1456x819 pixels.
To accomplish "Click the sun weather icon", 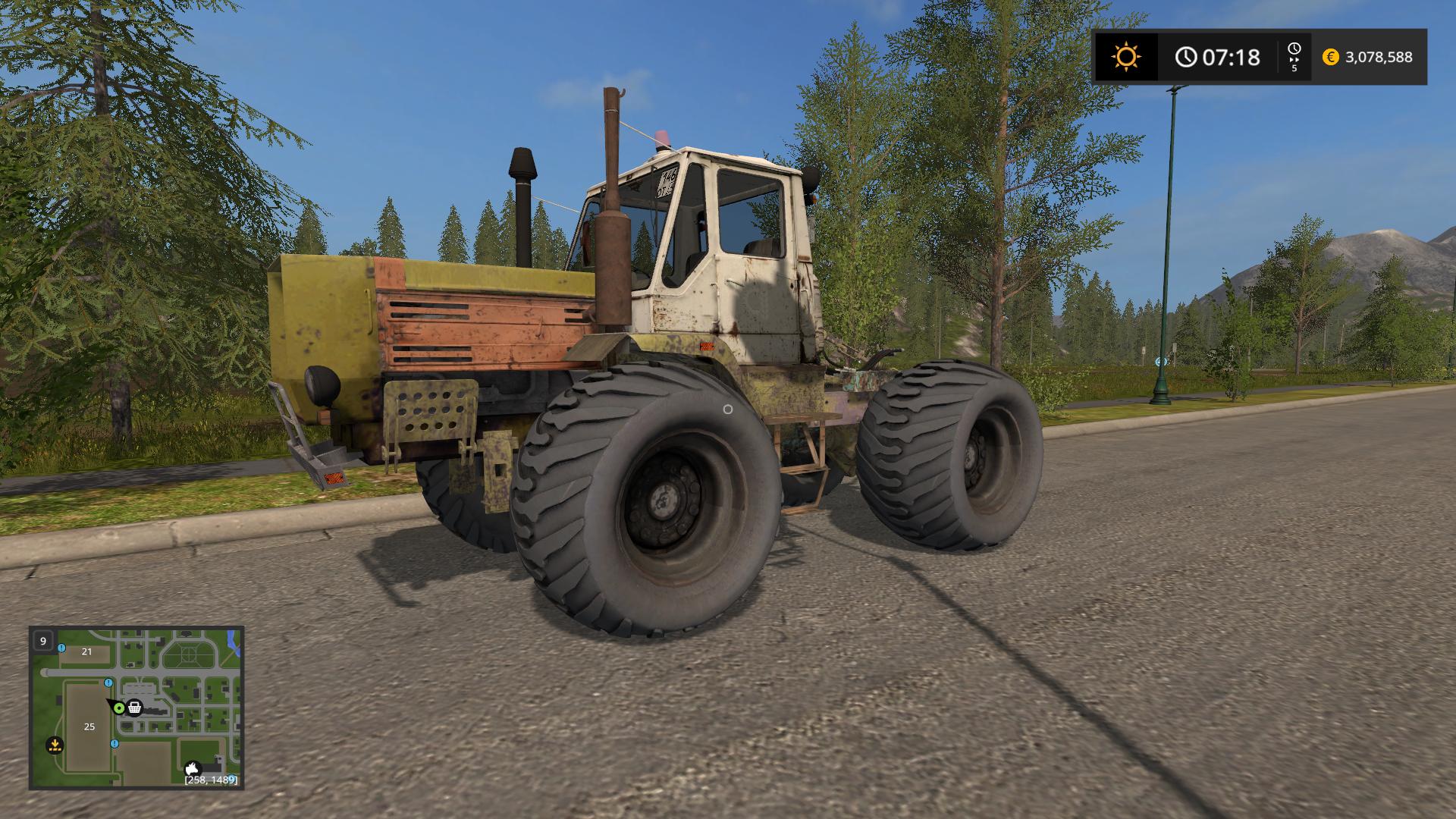I will tap(1125, 57).
